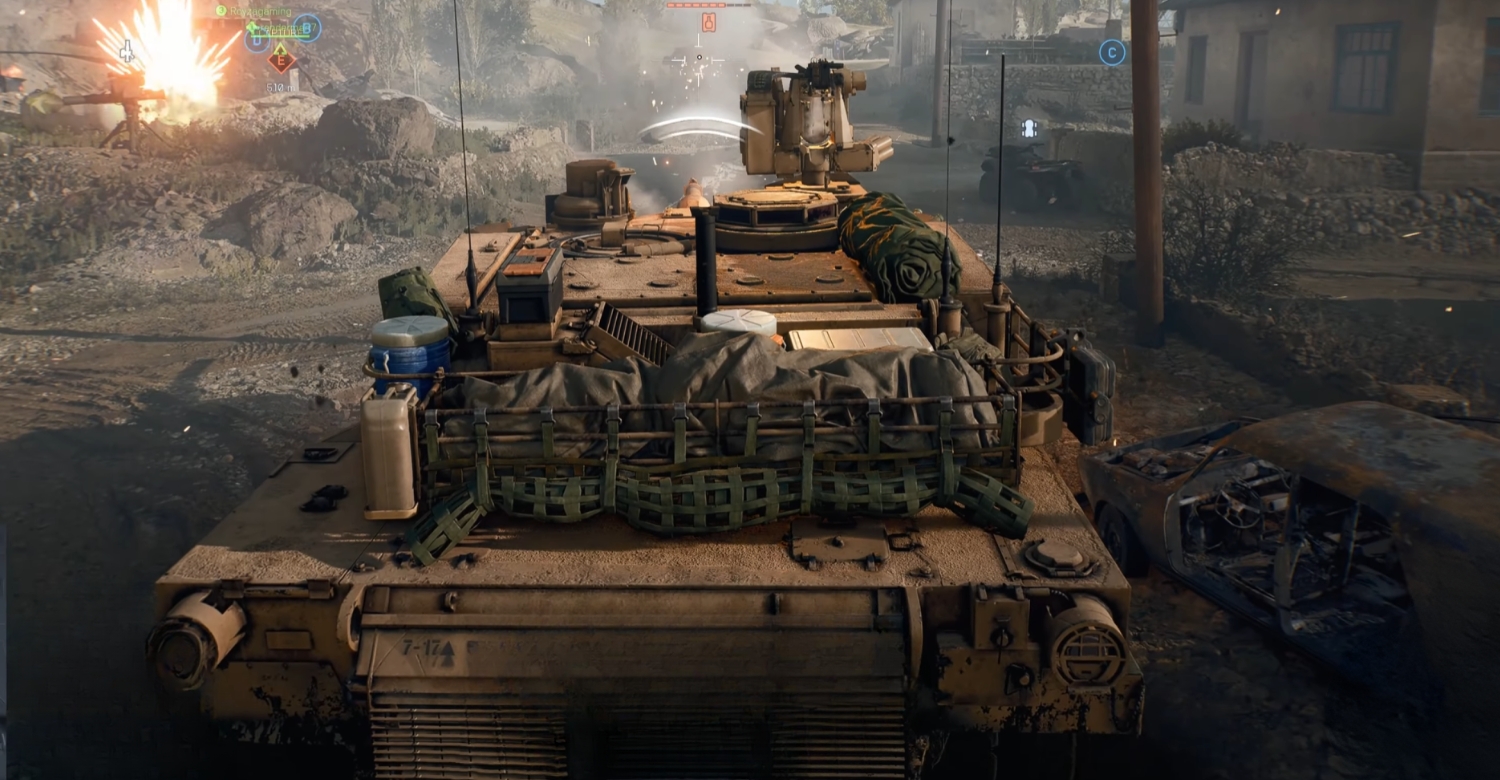Click the orange grenade ammo icon
This screenshot has height=780, width=1500.
point(709,22)
